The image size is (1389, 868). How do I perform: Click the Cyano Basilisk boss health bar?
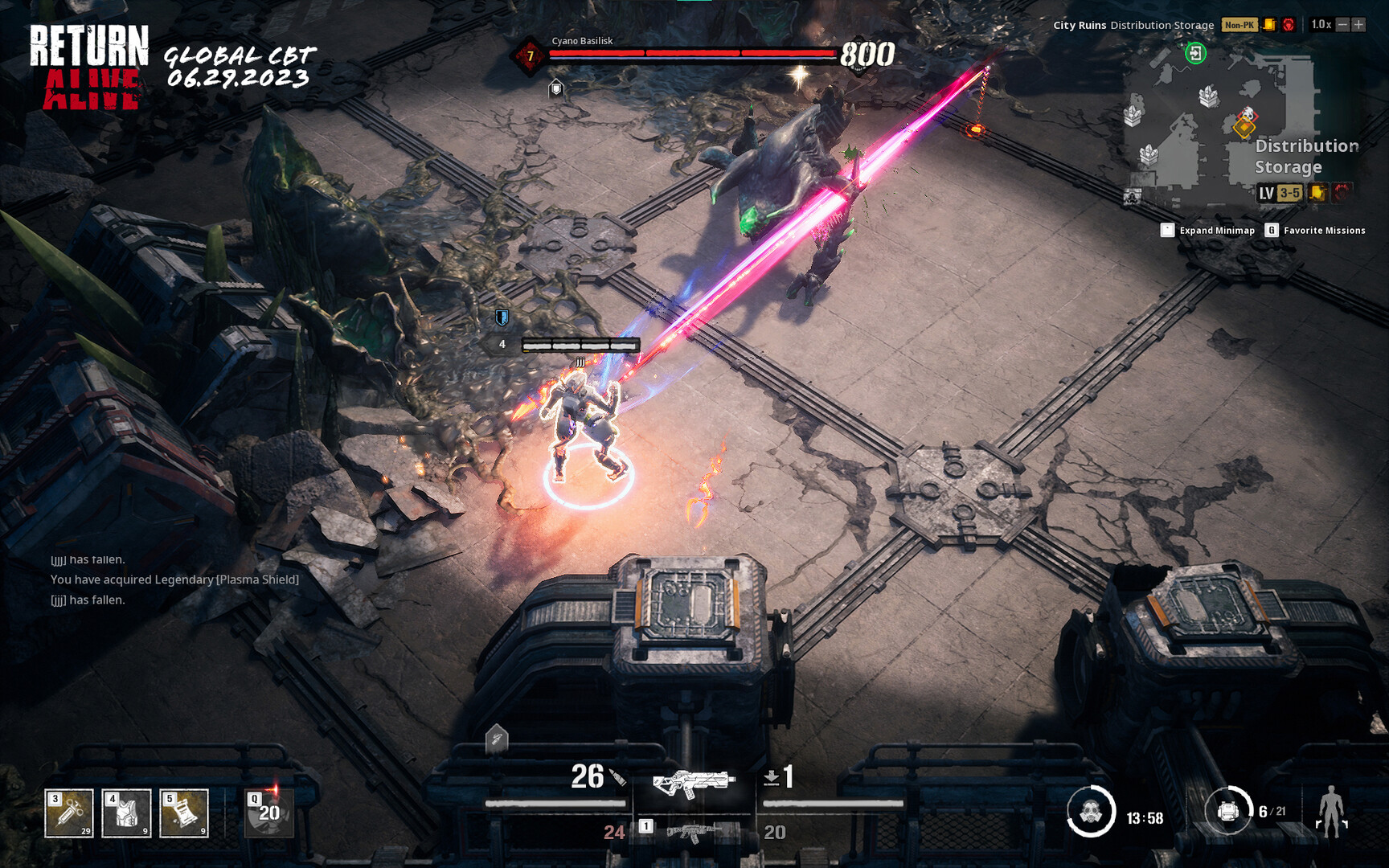[691, 55]
